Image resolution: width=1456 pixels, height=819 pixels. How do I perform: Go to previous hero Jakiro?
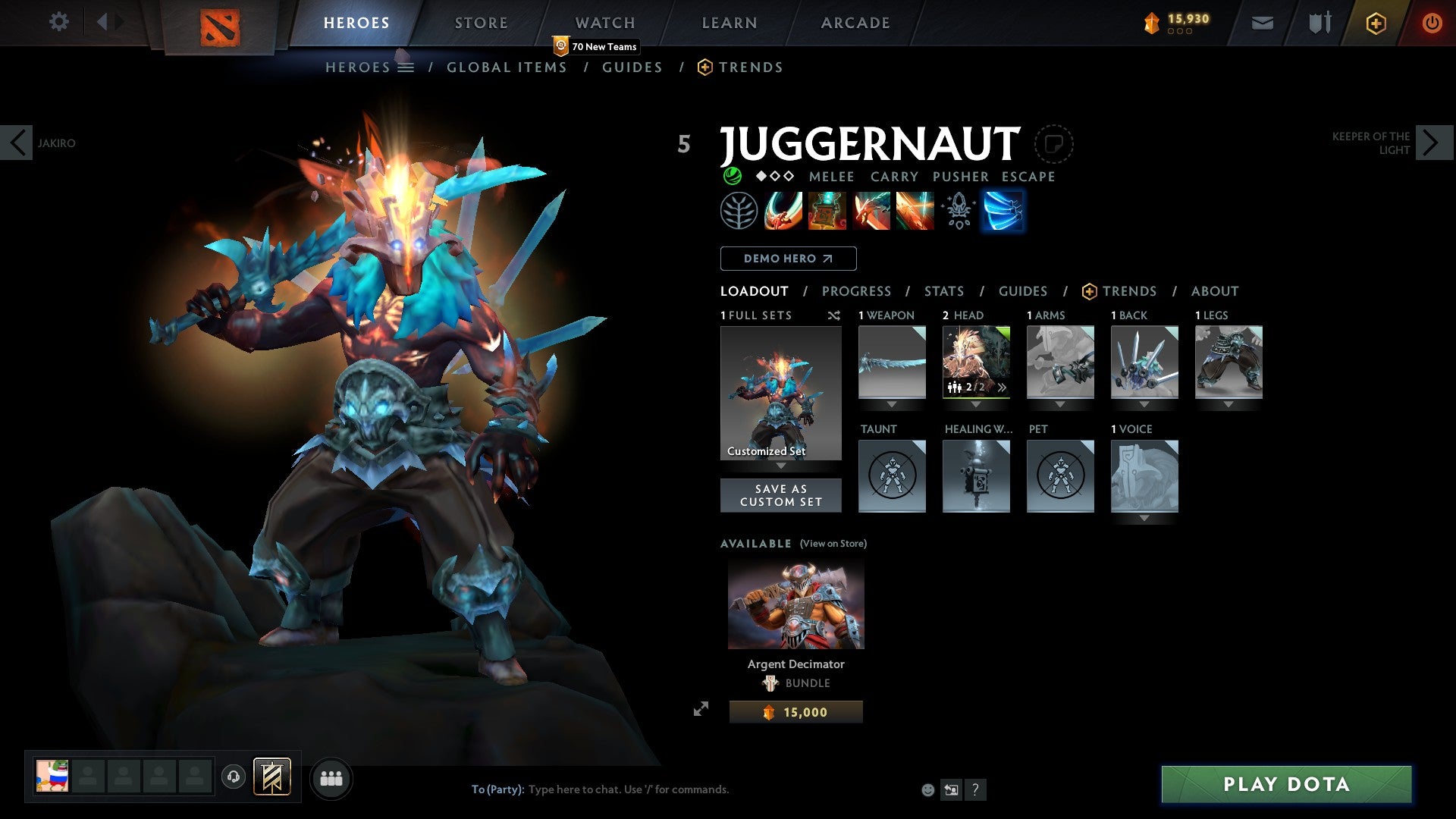pos(17,143)
